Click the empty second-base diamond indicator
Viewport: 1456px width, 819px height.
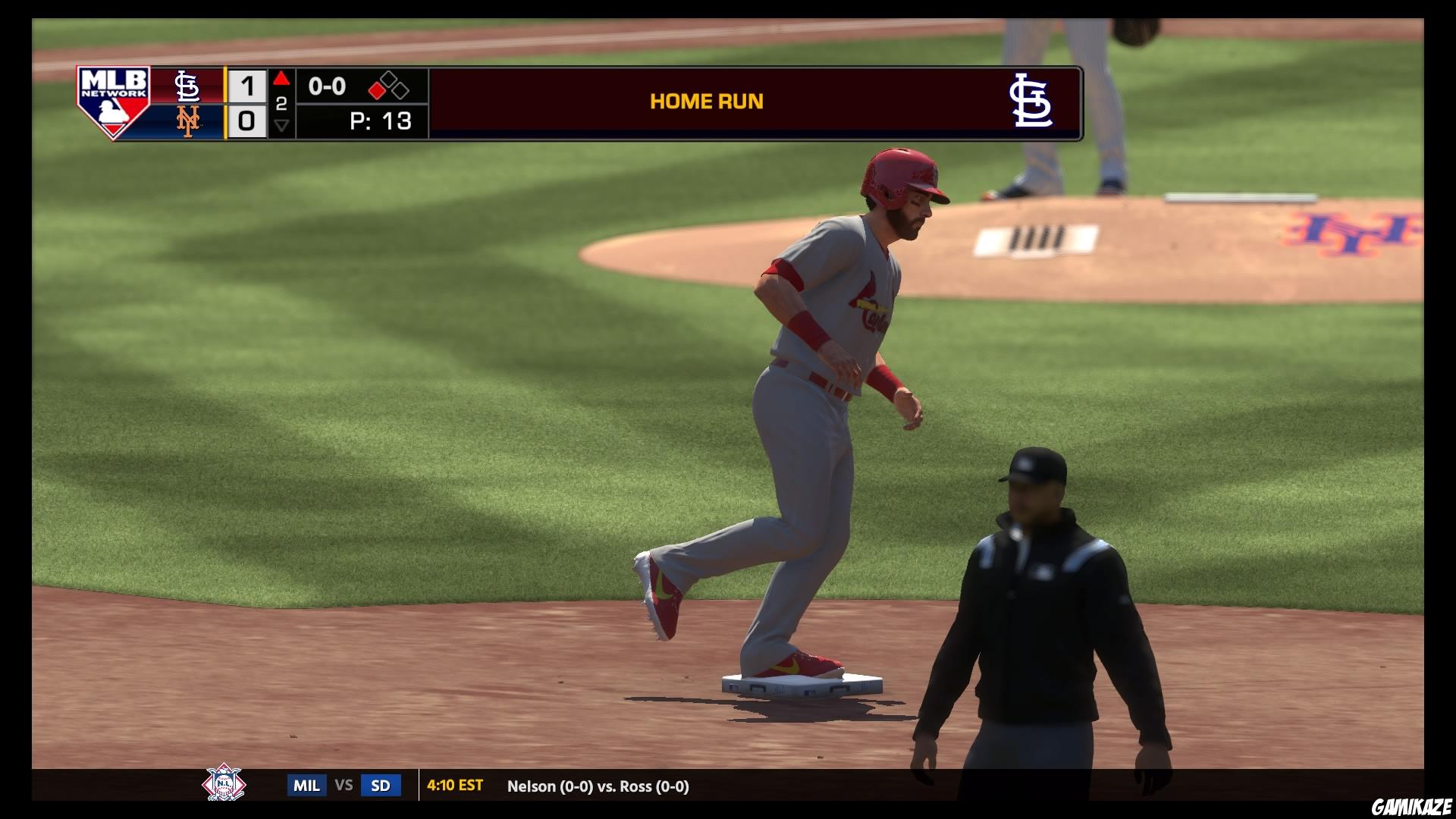[x=389, y=78]
